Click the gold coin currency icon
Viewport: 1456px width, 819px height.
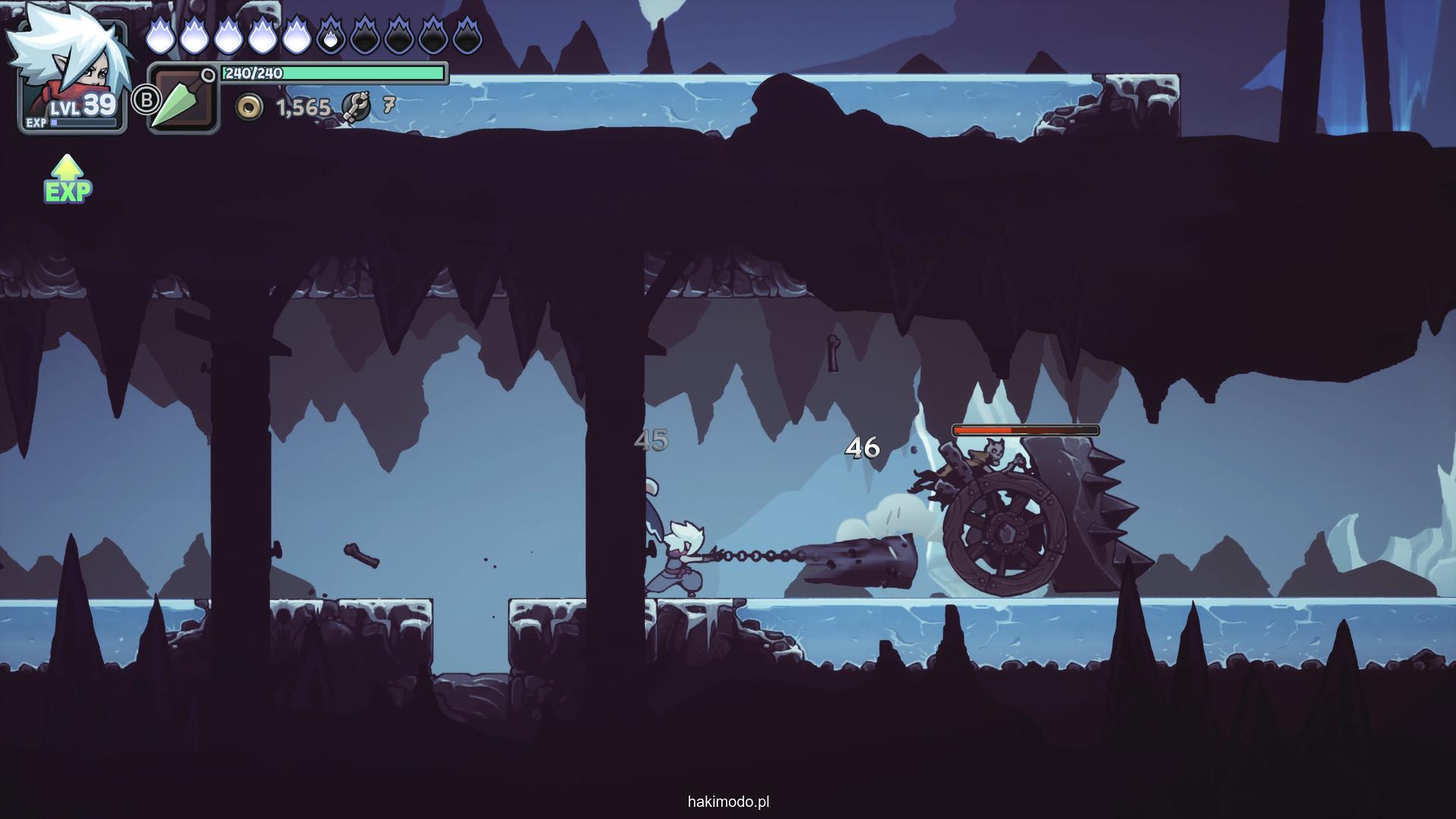click(x=249, y=108)
